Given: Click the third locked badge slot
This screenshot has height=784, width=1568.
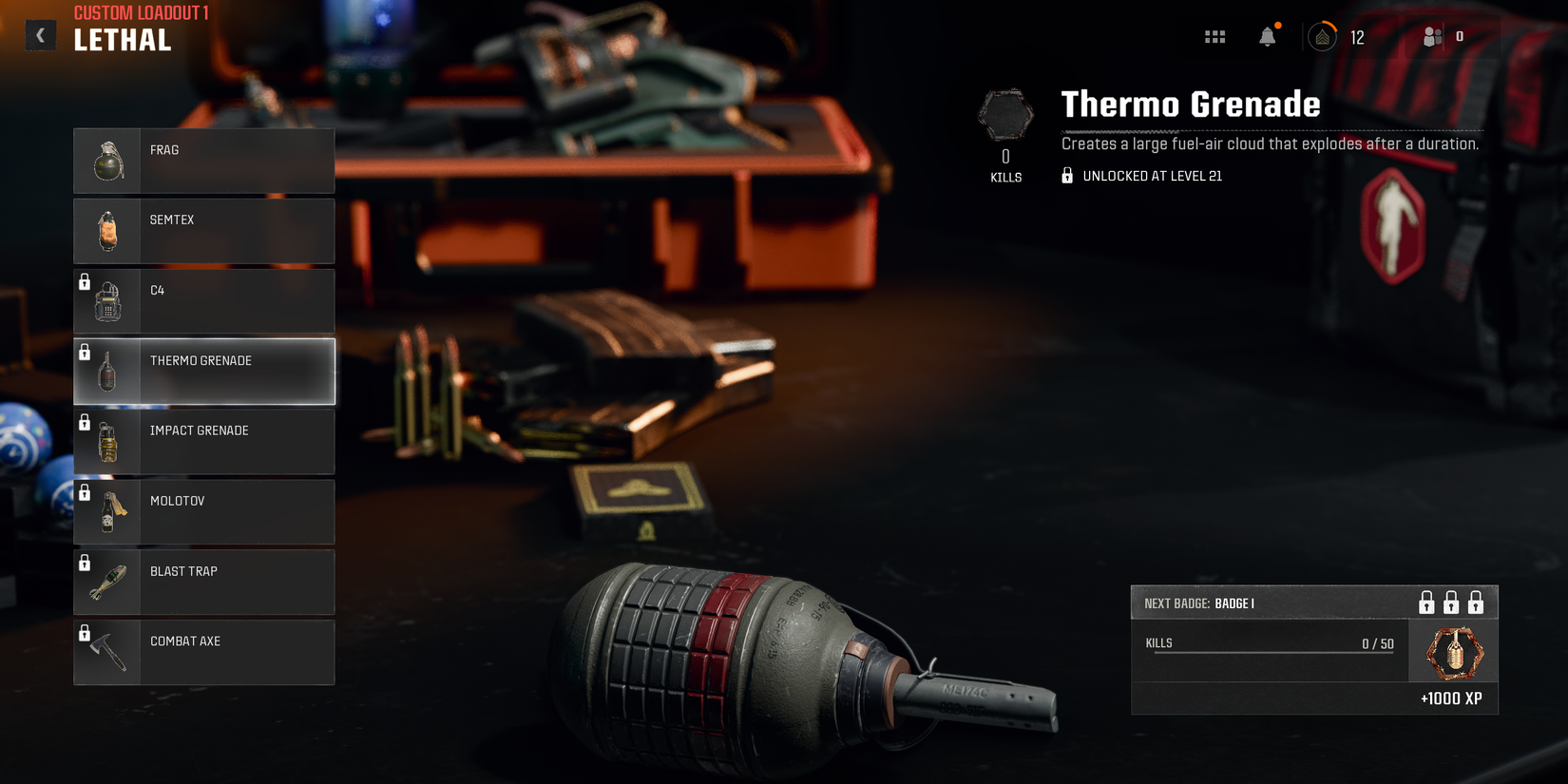Looking at the screenshot, I should [1477, 602].
